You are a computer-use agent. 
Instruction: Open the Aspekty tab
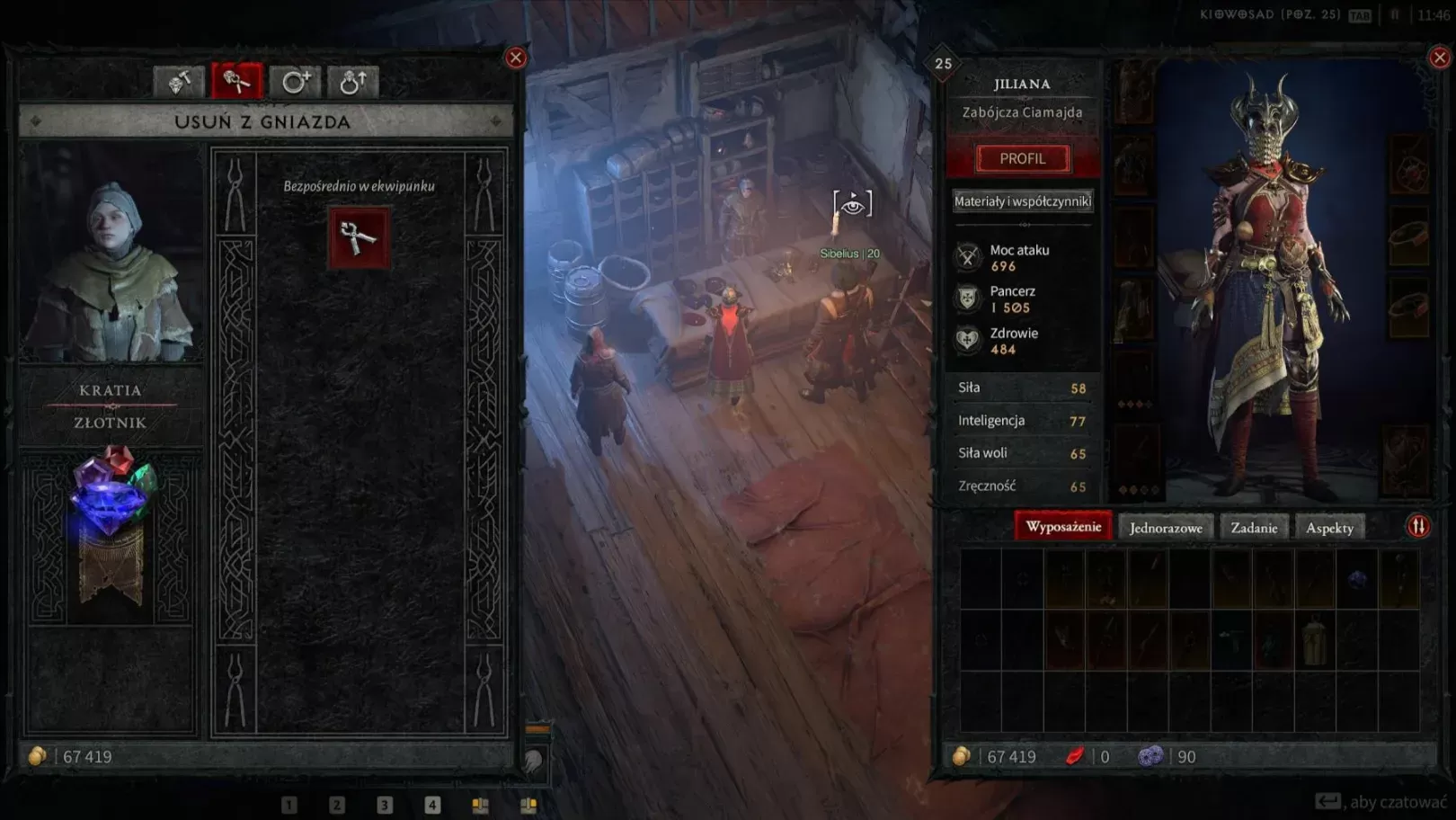click(x=1329, y=528)
